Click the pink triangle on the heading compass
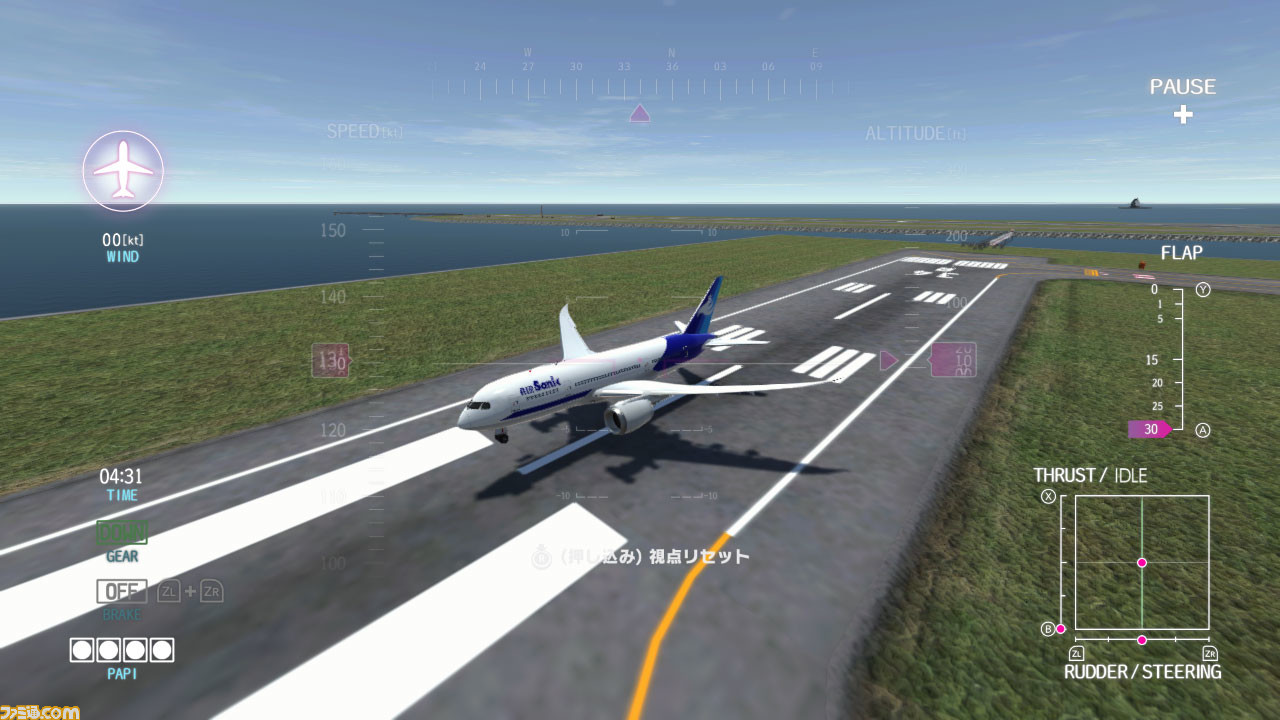 click(x=638, y=112)
